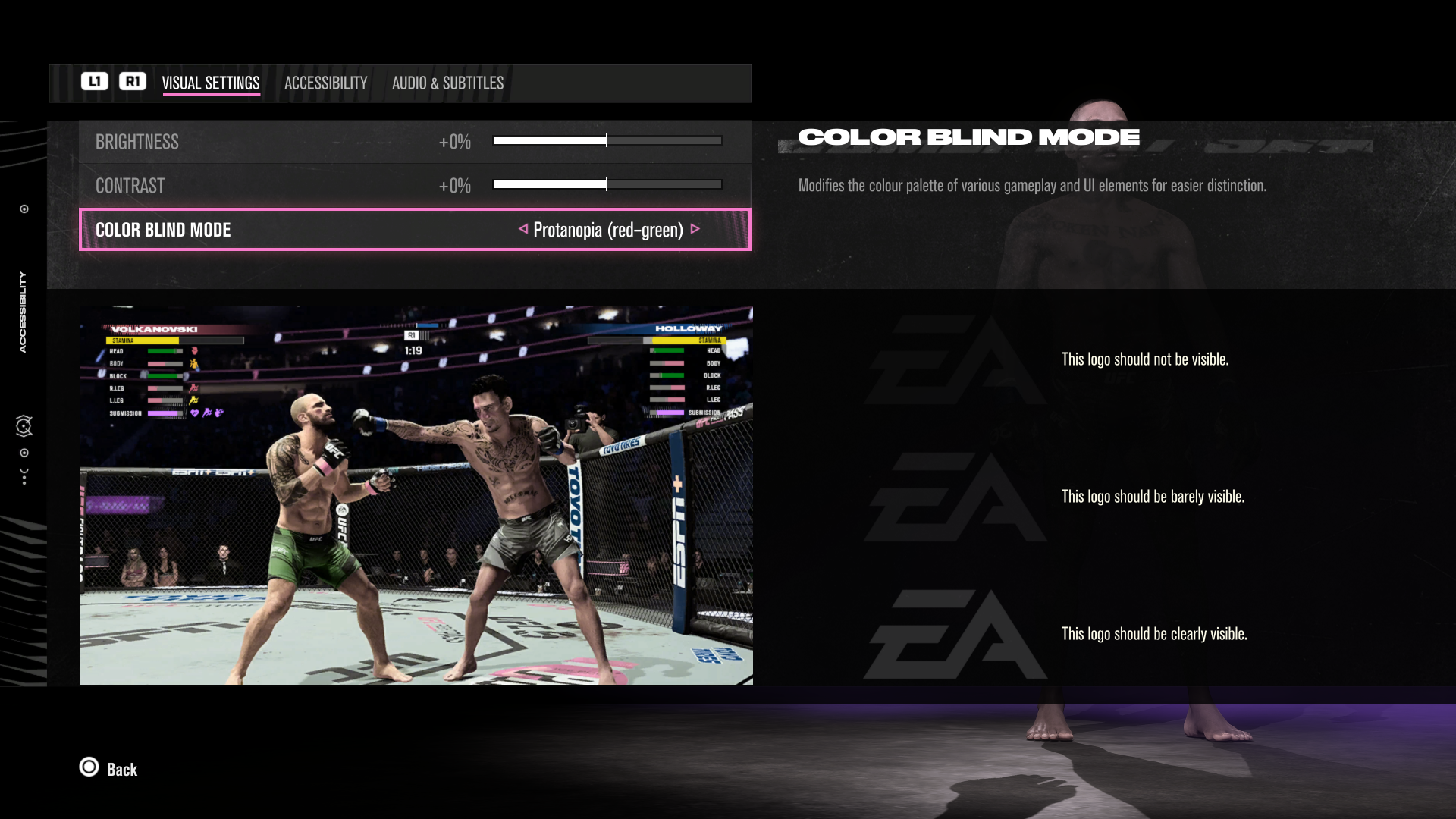
Task: Cycle Color Blind Mode with right arrow
Action: pyautogui.click(x=696, y=230)
